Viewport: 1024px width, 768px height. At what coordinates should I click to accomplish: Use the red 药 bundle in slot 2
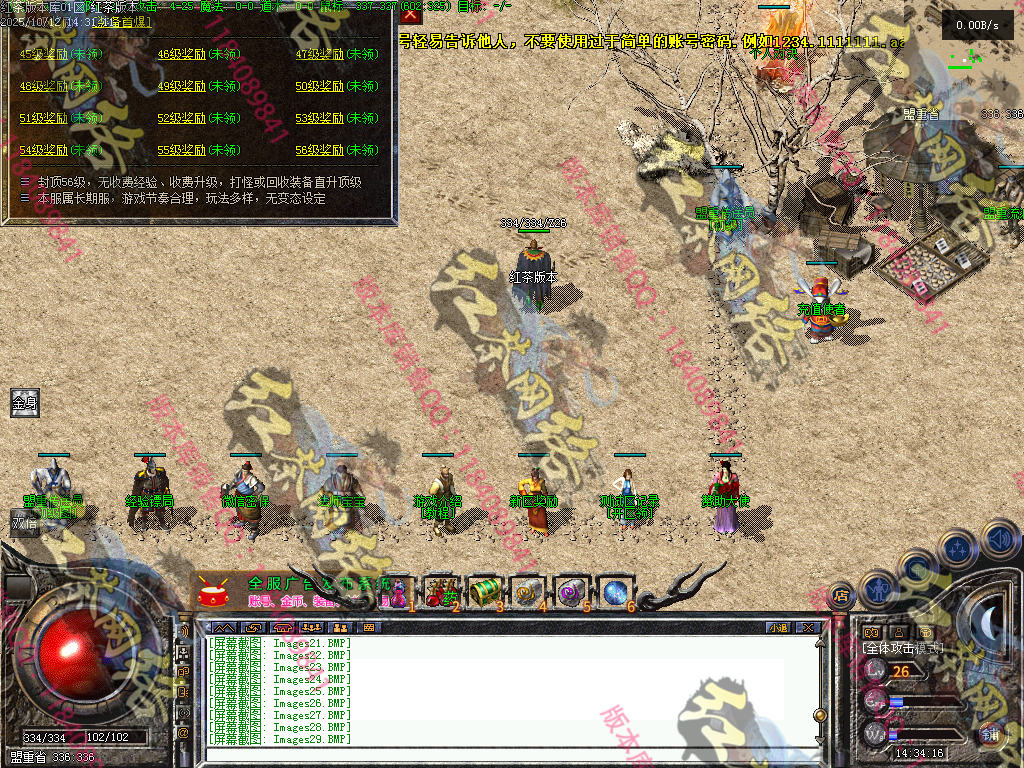[440, 592]
